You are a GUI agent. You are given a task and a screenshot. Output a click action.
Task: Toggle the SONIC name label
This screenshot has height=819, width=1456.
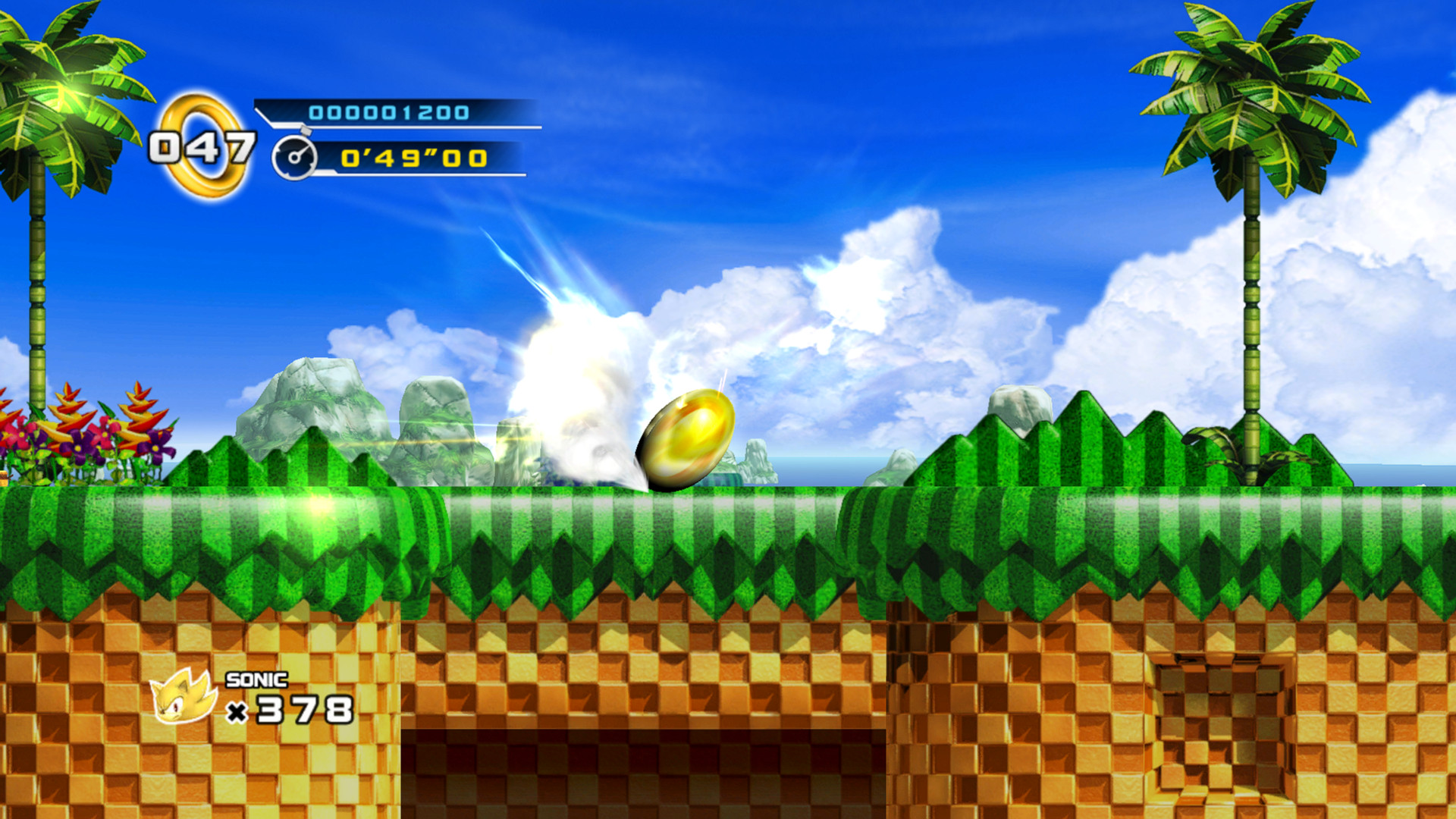click(x=256, y=681)
